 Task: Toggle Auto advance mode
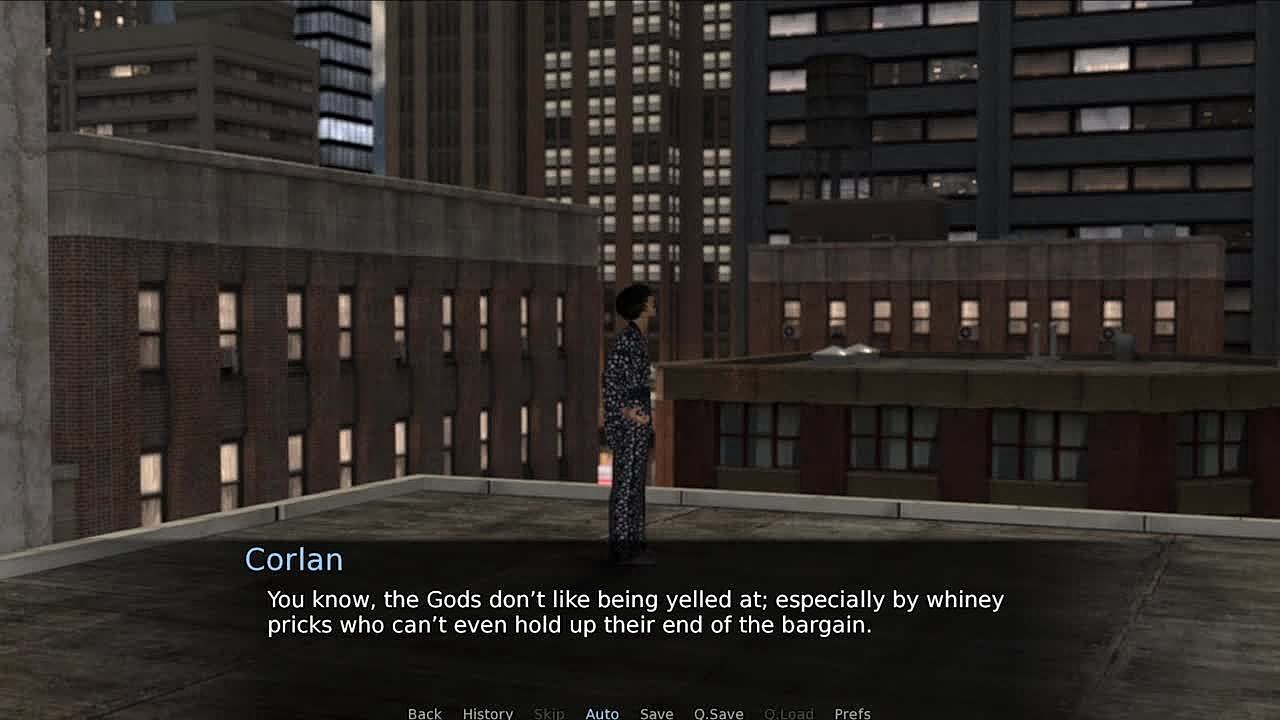[x=602, y=713]
